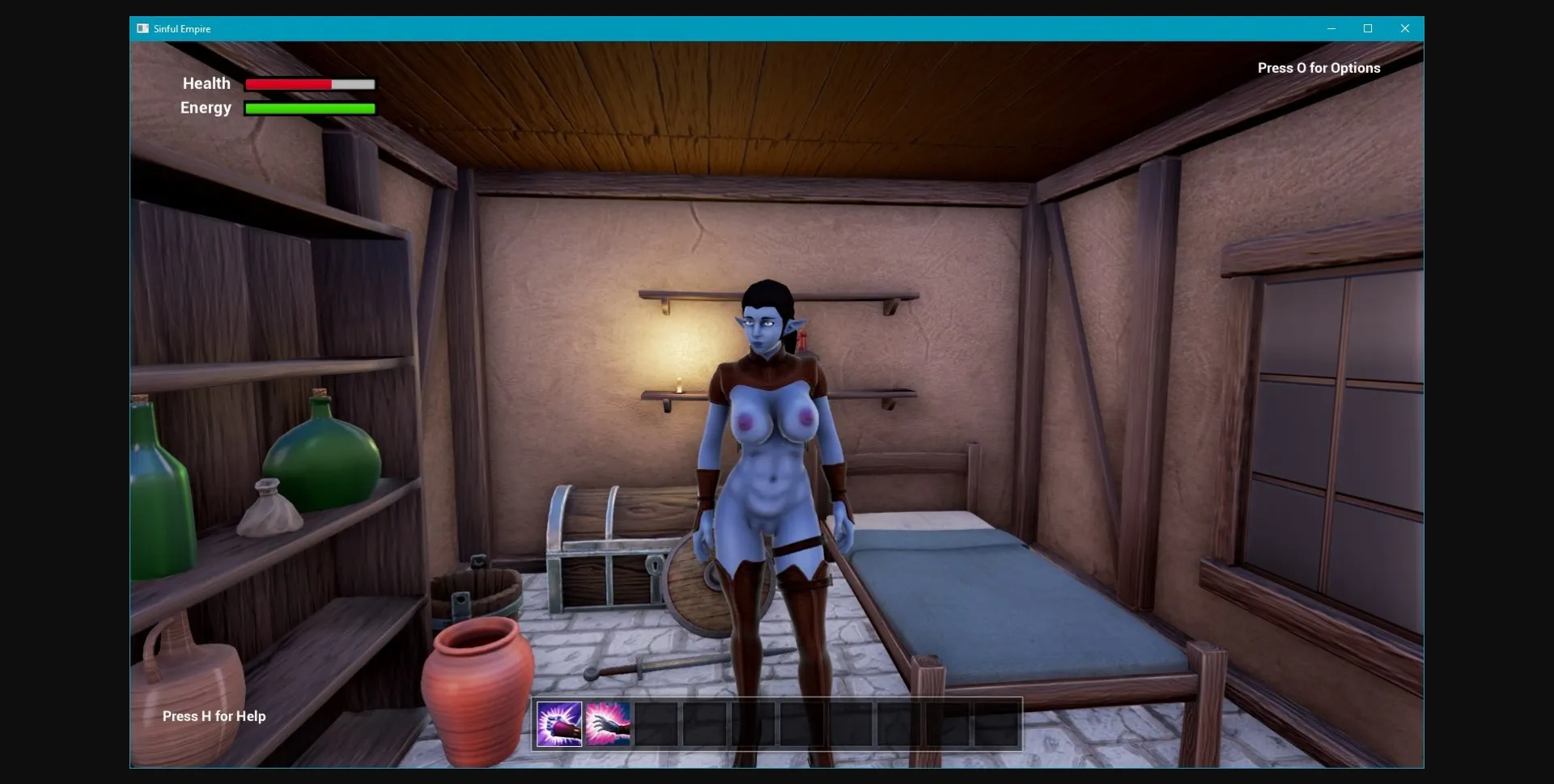Select the fist strike skill in hotbar slot one
Screen dimensions: 1554x784
[x=558, y=724]
